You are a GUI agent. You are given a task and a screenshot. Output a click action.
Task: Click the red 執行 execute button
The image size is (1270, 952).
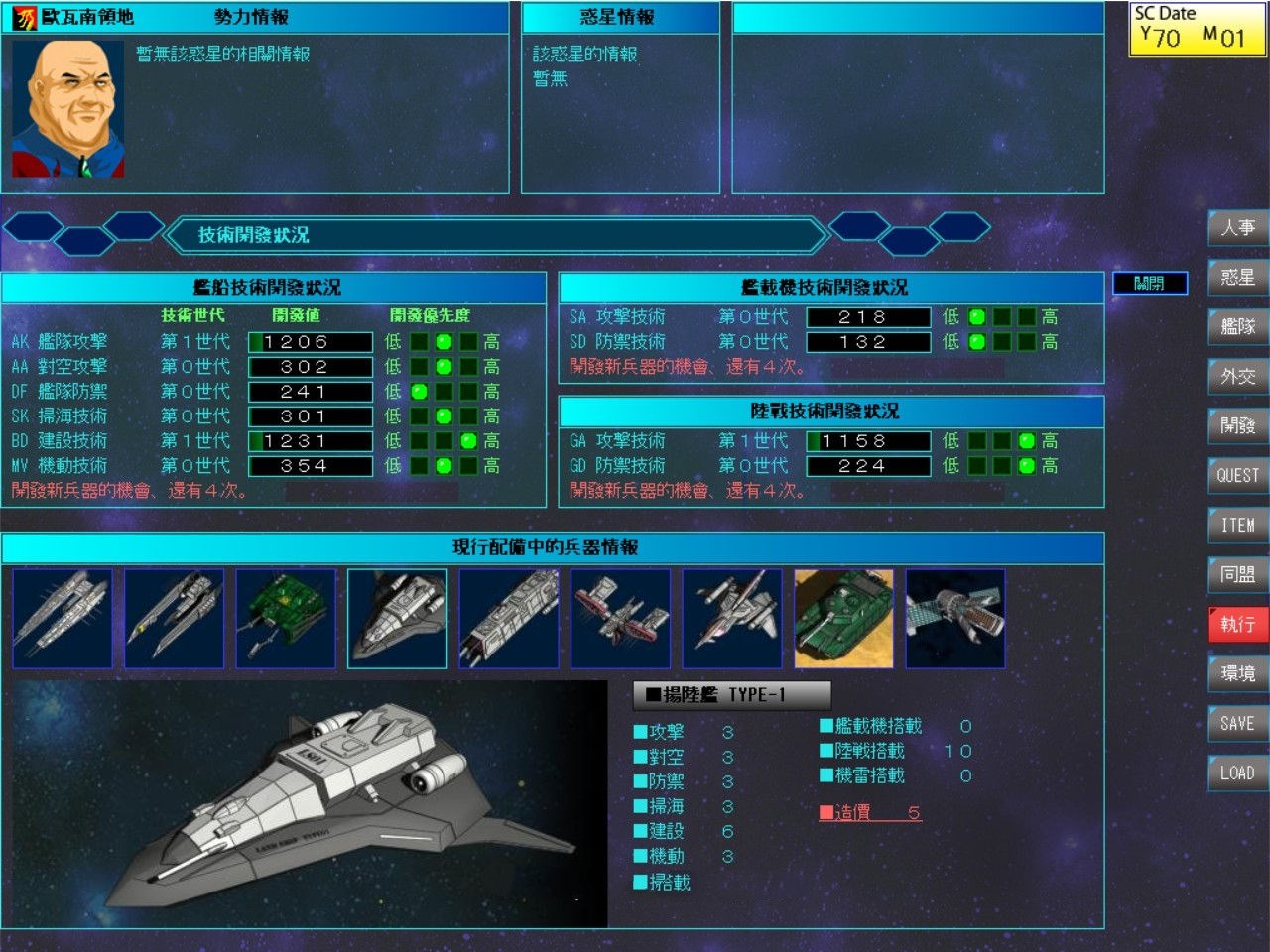point(1237,625)
